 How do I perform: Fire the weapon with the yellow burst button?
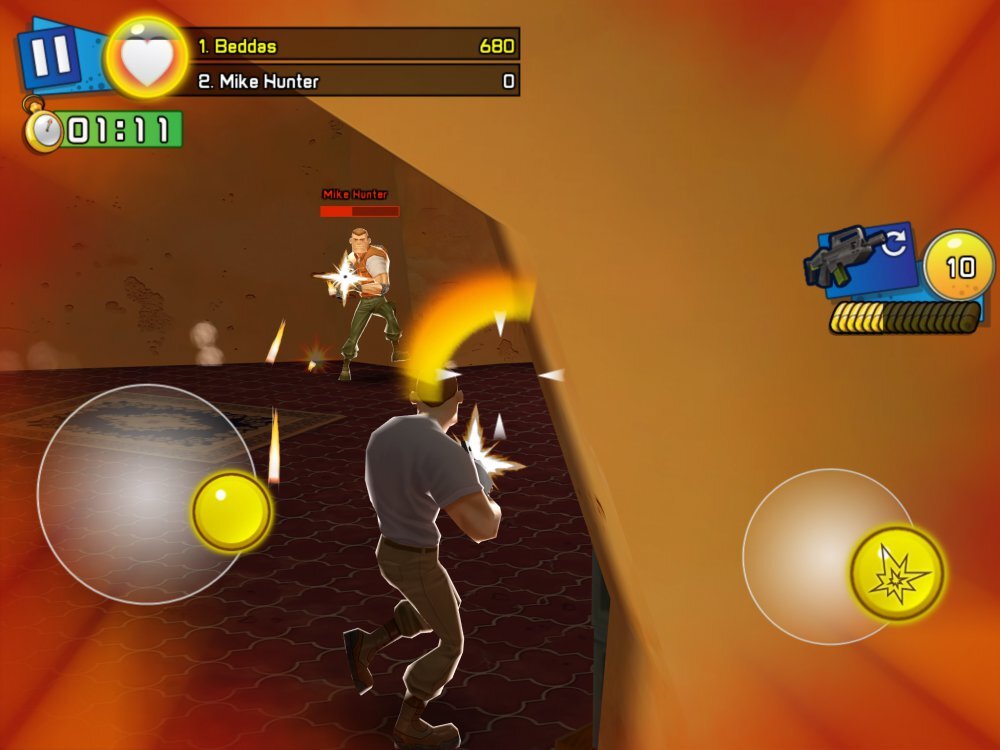pos(897,573)
